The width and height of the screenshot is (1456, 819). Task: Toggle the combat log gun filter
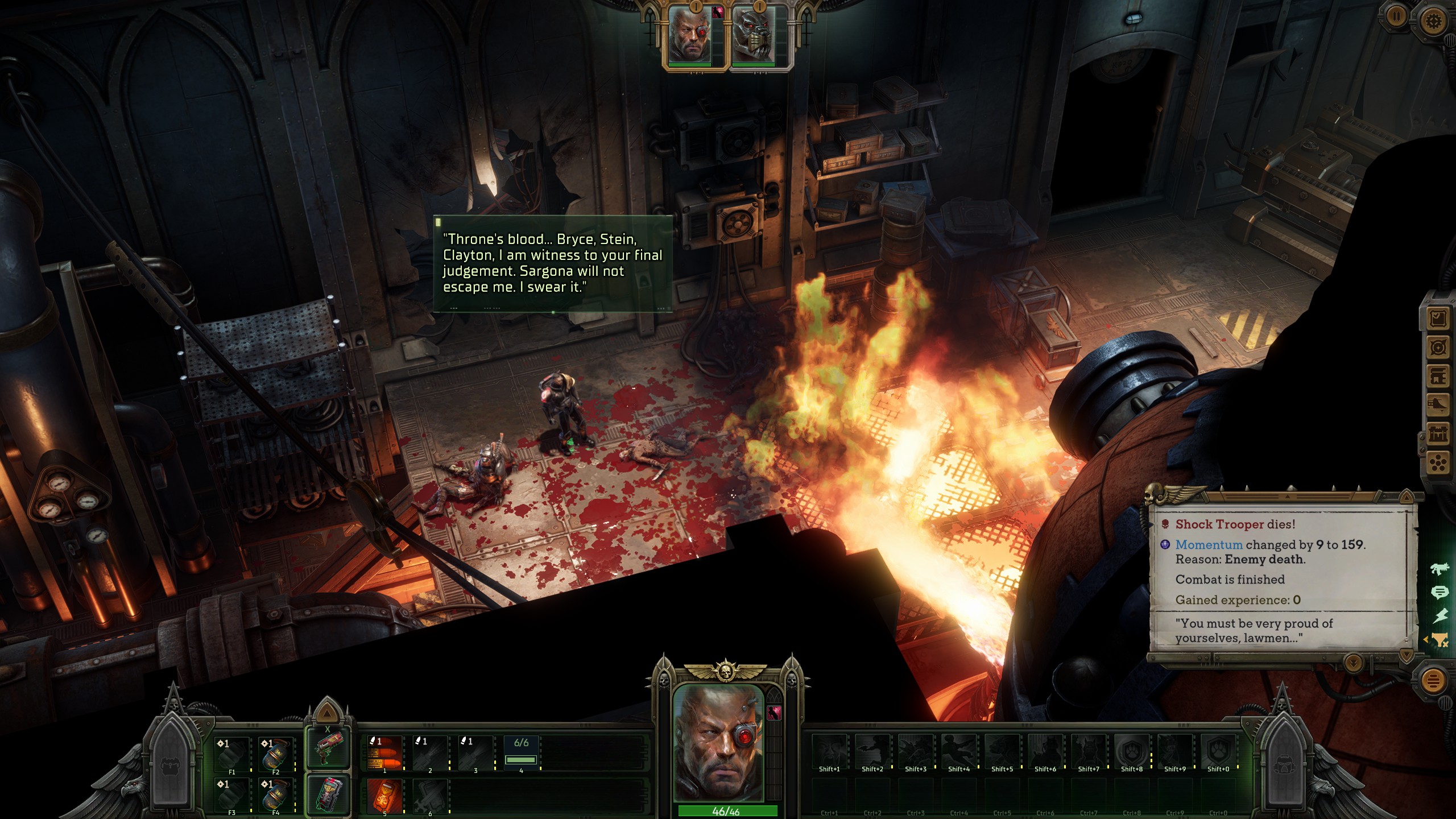pyautogui.click(x=1440, y=568)
